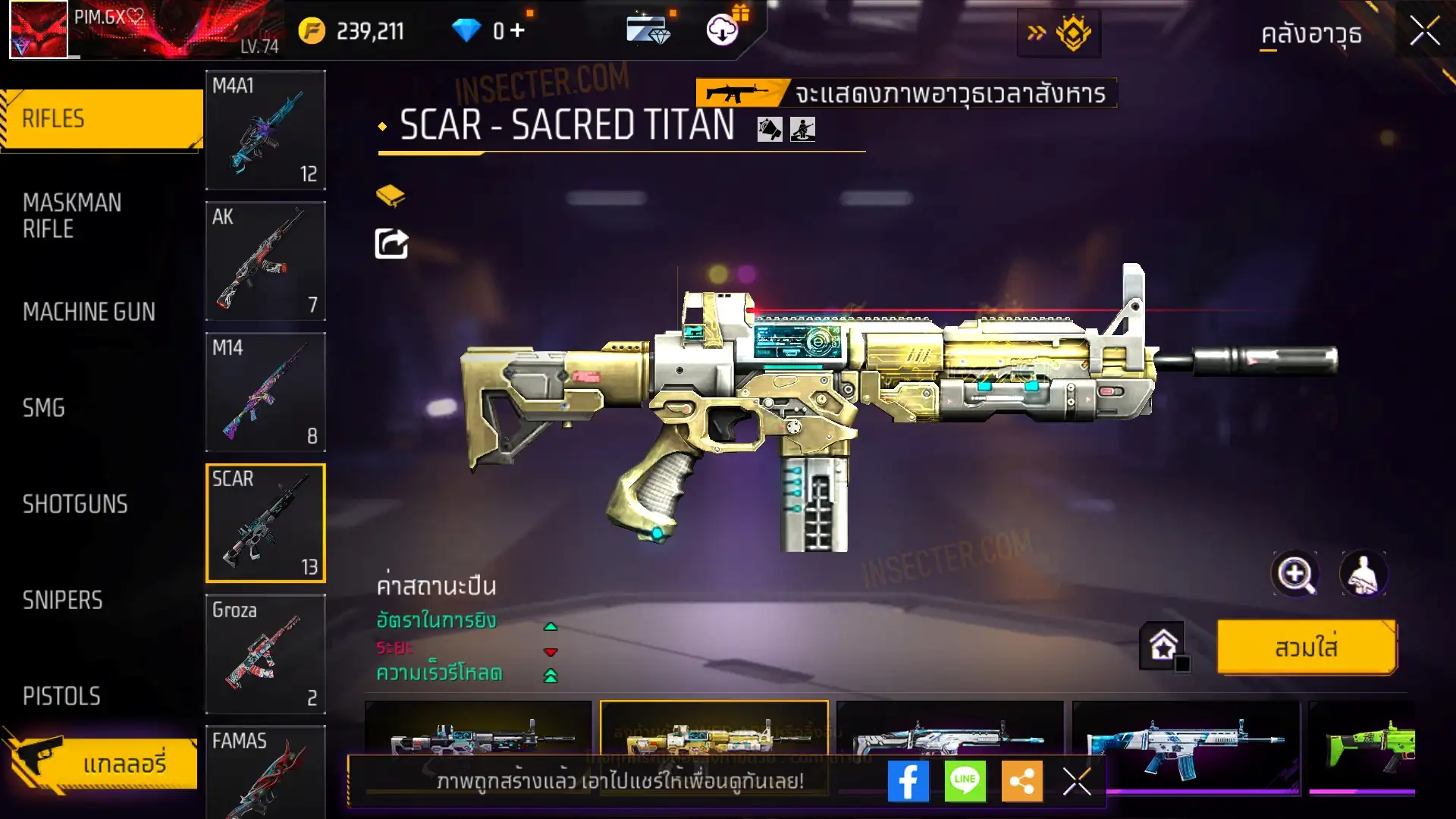Select the FAMAS weapon tile
Viewport: 1456px width, 819px height.
point(265,772)
